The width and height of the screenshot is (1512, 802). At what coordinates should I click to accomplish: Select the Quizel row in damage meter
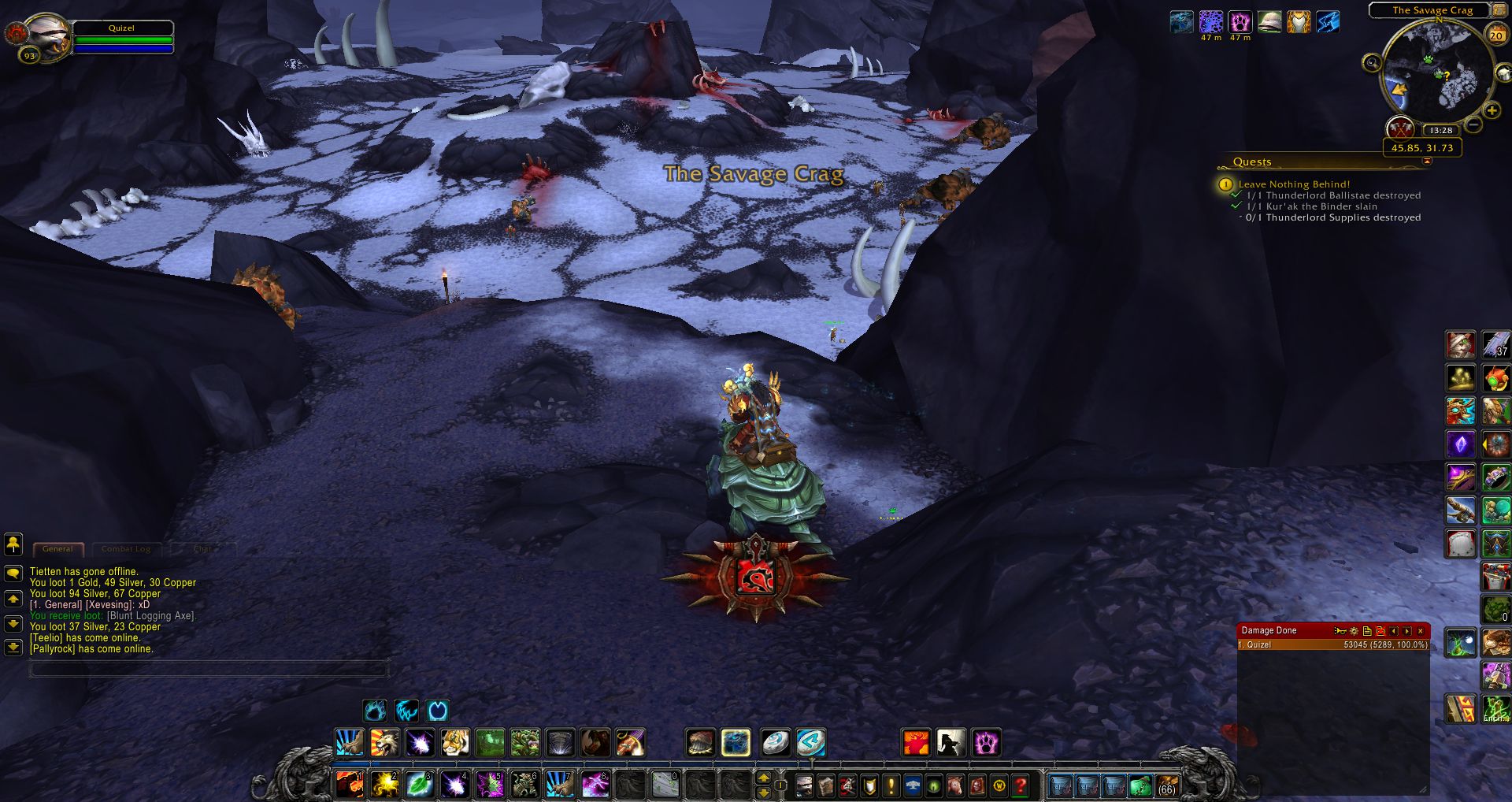coord(1332,644)
